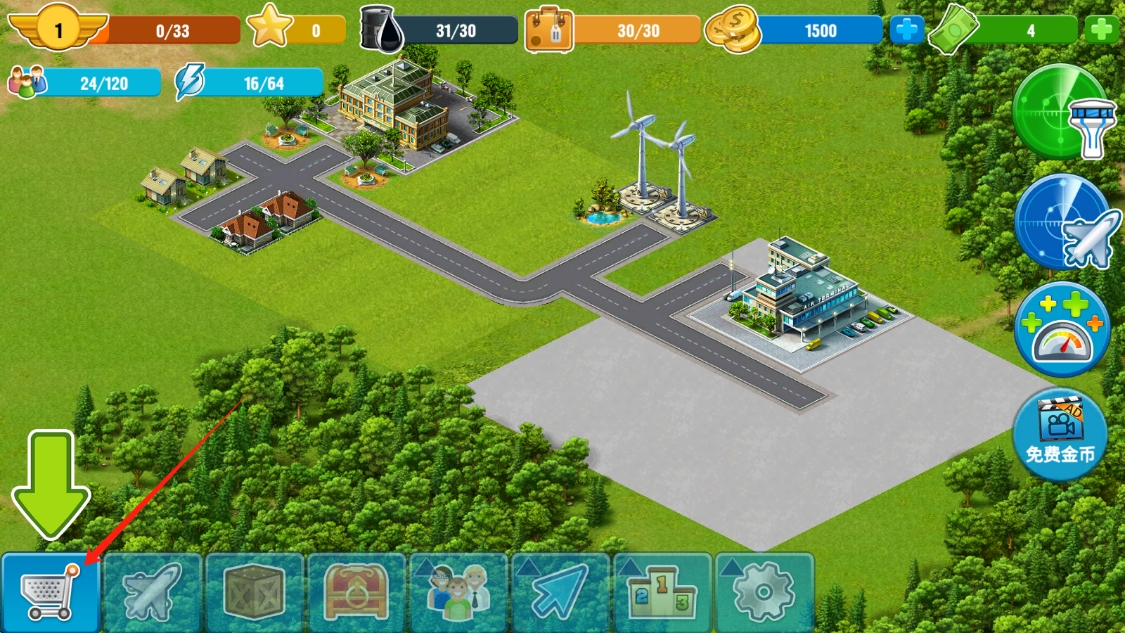Open the blue airplane flight radar
1125x633 pixels.
(1062, 222)
